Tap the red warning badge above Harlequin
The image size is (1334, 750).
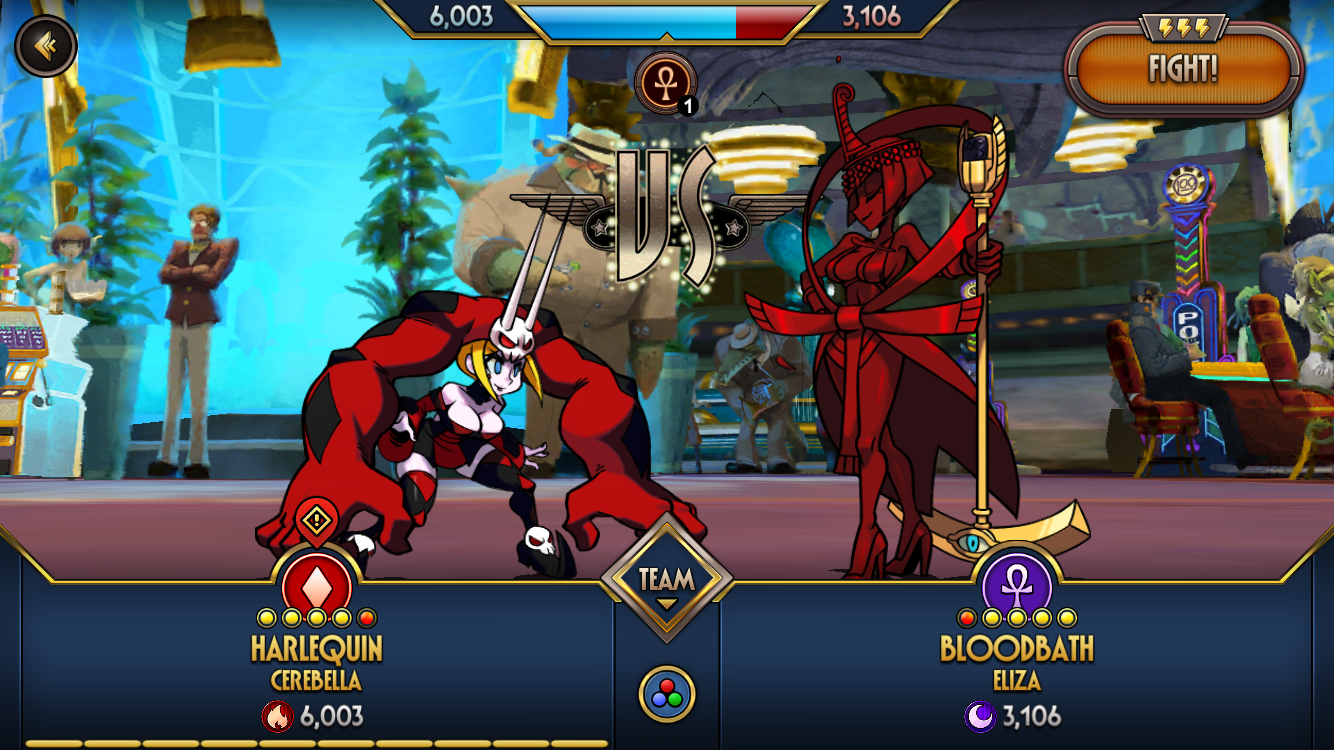click(x=317, y=520)
